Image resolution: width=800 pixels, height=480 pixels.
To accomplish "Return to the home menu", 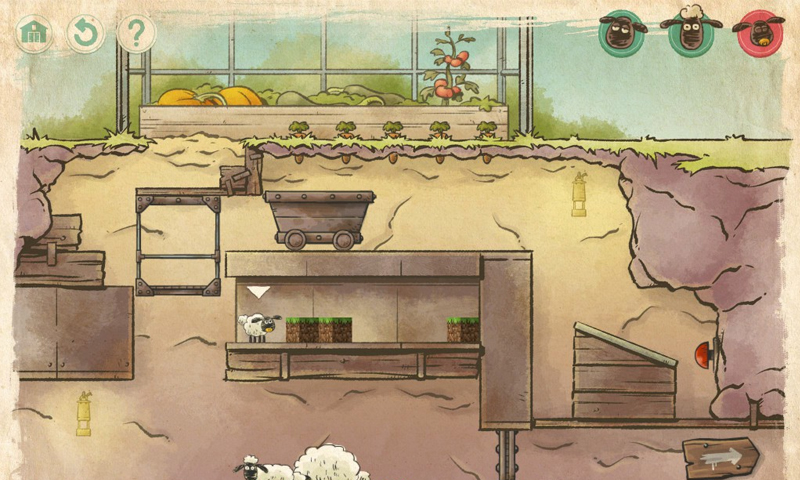I will click(35, 33).
